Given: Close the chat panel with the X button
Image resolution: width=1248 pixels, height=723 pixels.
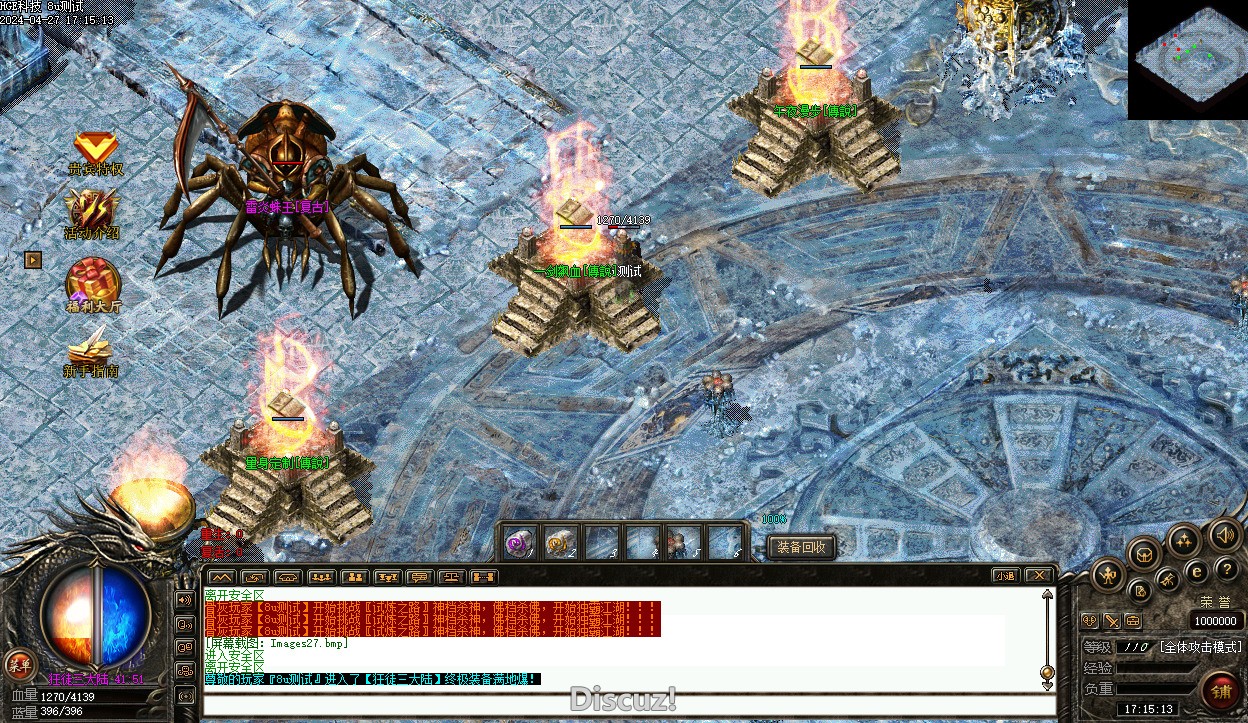Looking at the screenshot, I should [x=1039, y=576].
